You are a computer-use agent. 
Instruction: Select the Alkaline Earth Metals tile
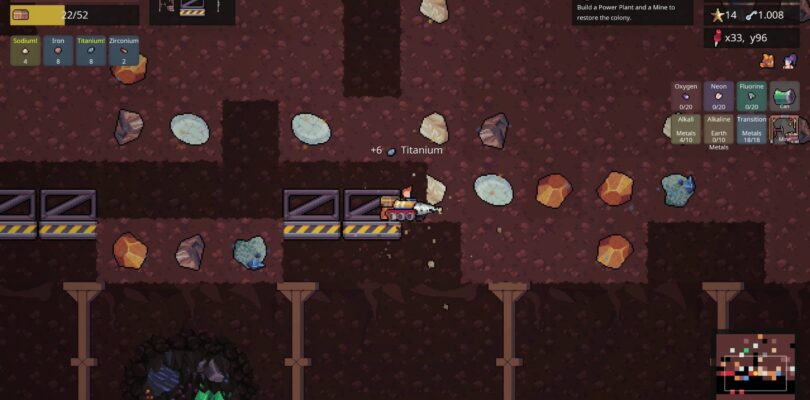pyautogui.click(x=719, y=130)
